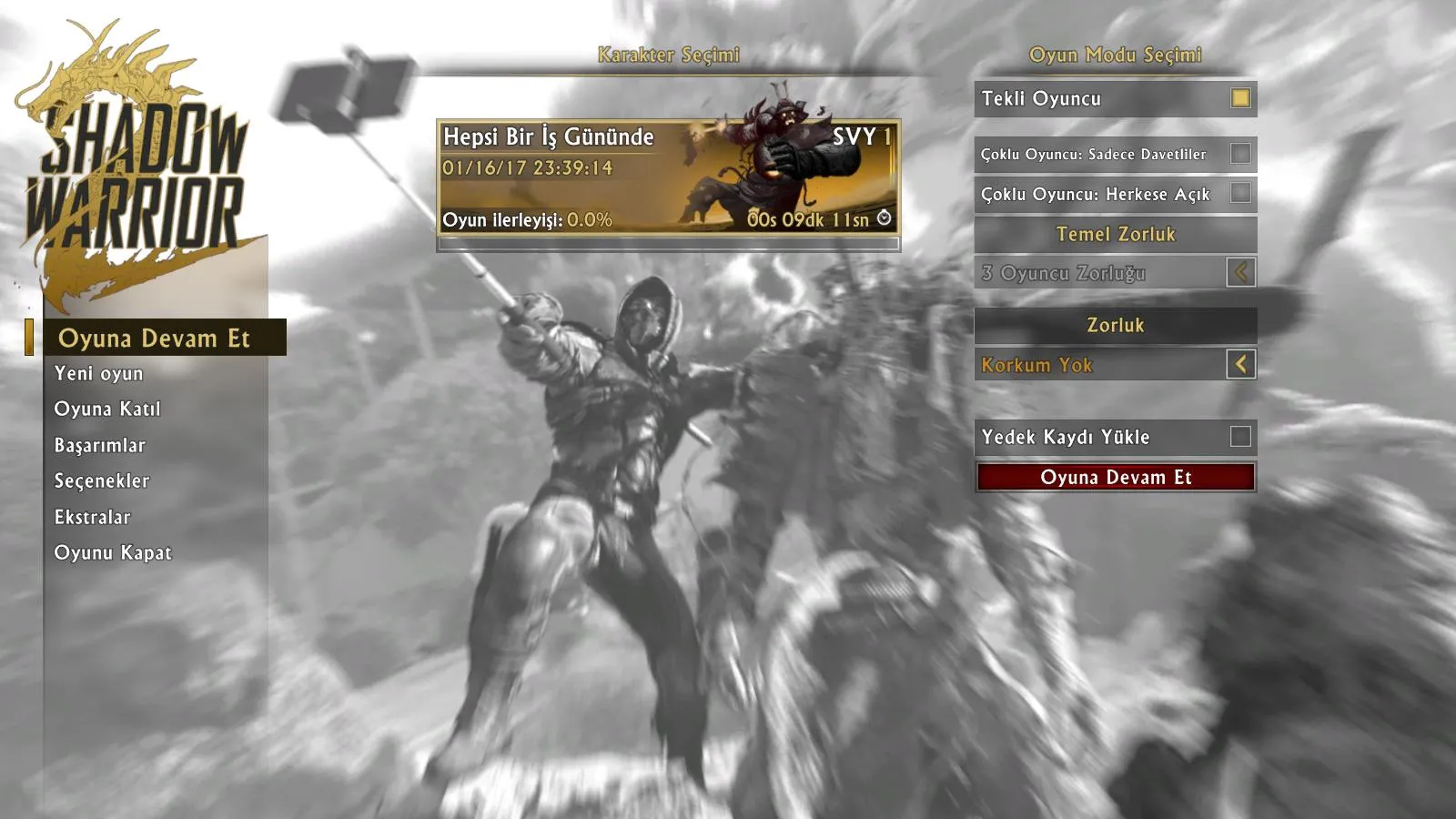Select Oyuna Devam Et in the left menu

[x=154, y=339]
